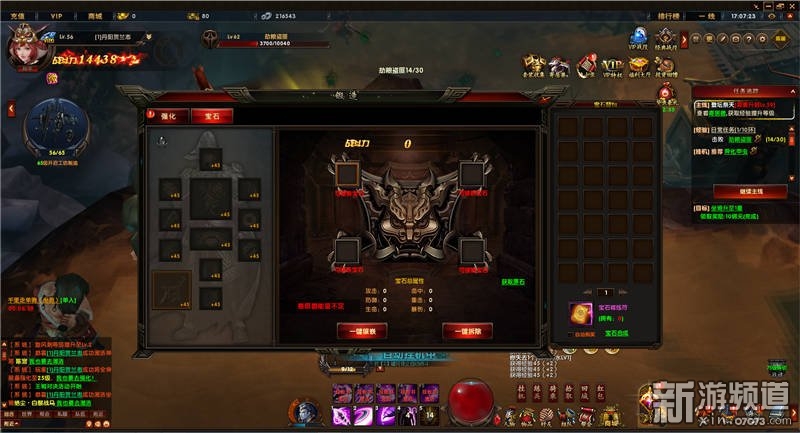800x433 pixels.
Task: Open the 商城 shop menu
Action: (x=95, y=16)
